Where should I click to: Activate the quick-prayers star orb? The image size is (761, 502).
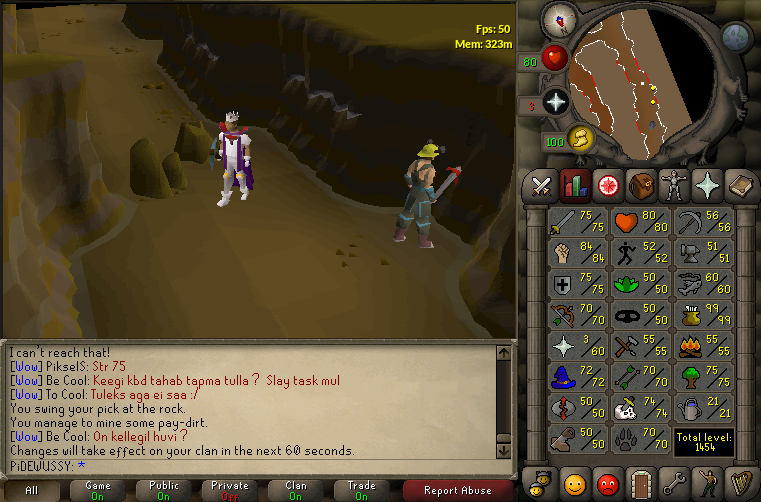pos(556,101)
